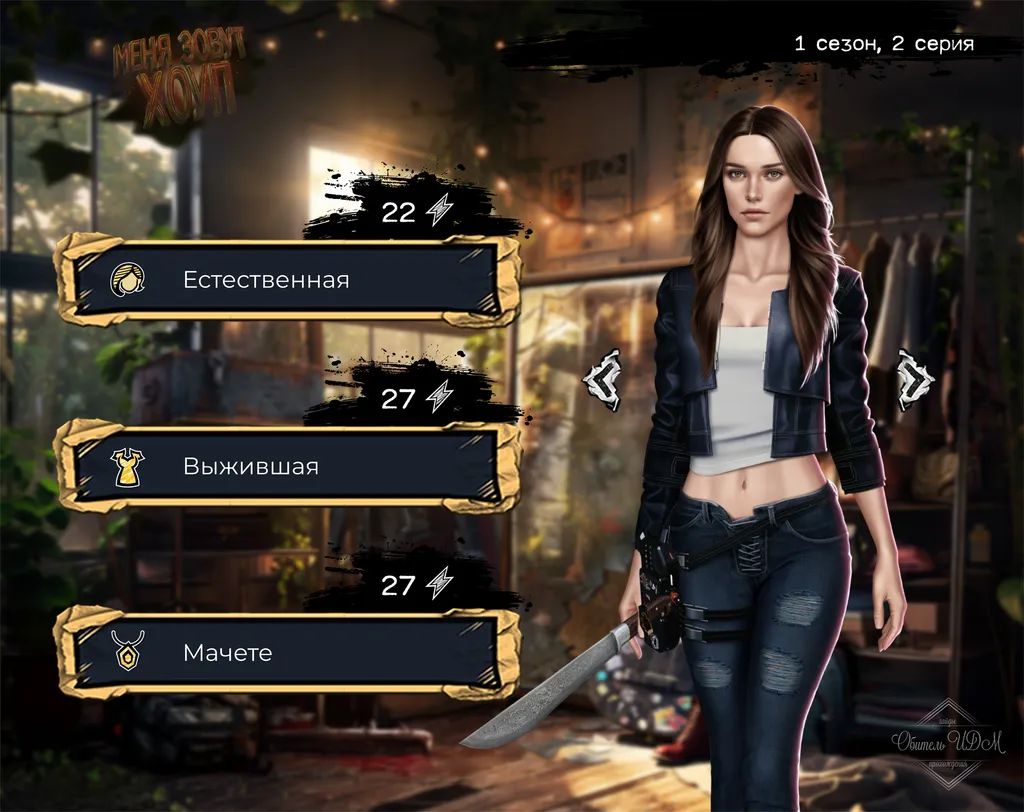Choose the Выжившая outfit option
This screenshot has width=1024, height=812.
tap(286, 466)
